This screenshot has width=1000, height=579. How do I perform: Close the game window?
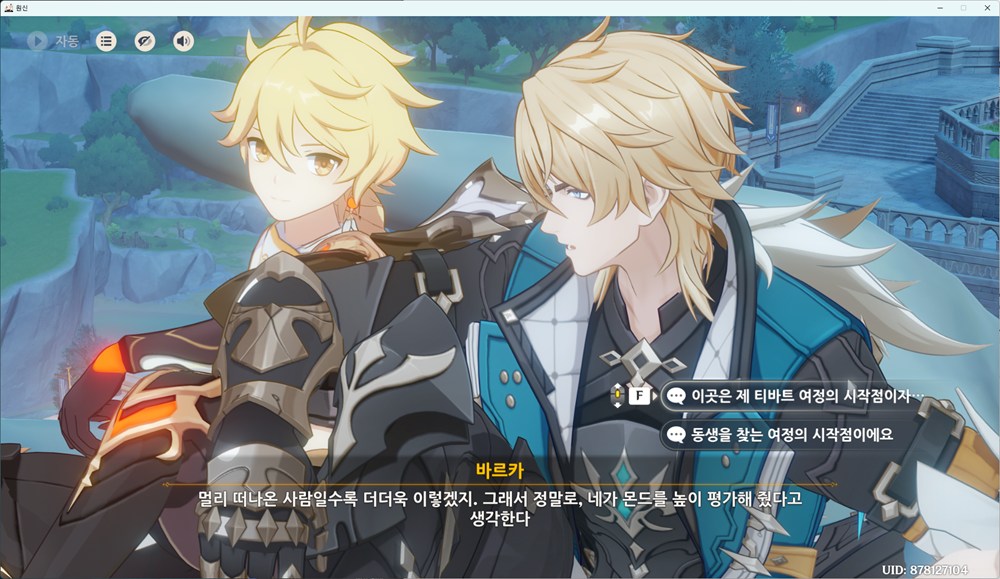985,7
